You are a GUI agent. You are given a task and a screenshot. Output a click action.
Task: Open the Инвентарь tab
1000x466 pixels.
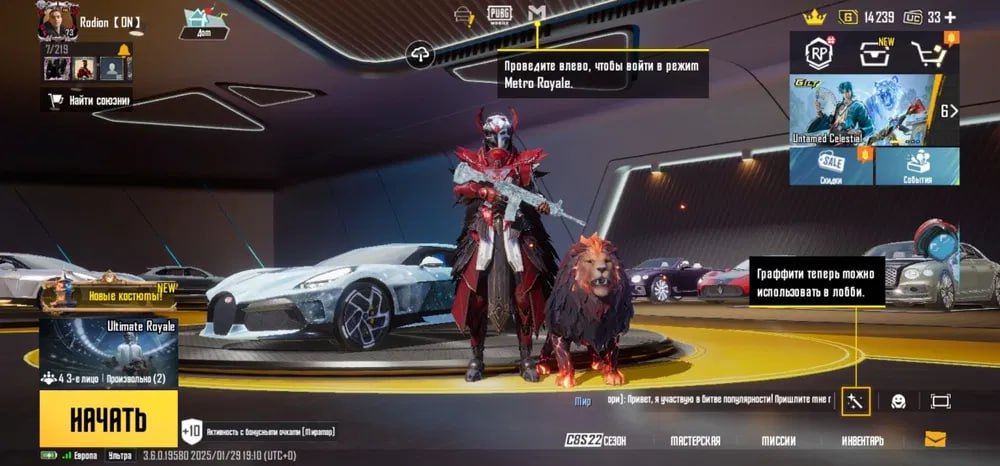(x=862, y=441)
